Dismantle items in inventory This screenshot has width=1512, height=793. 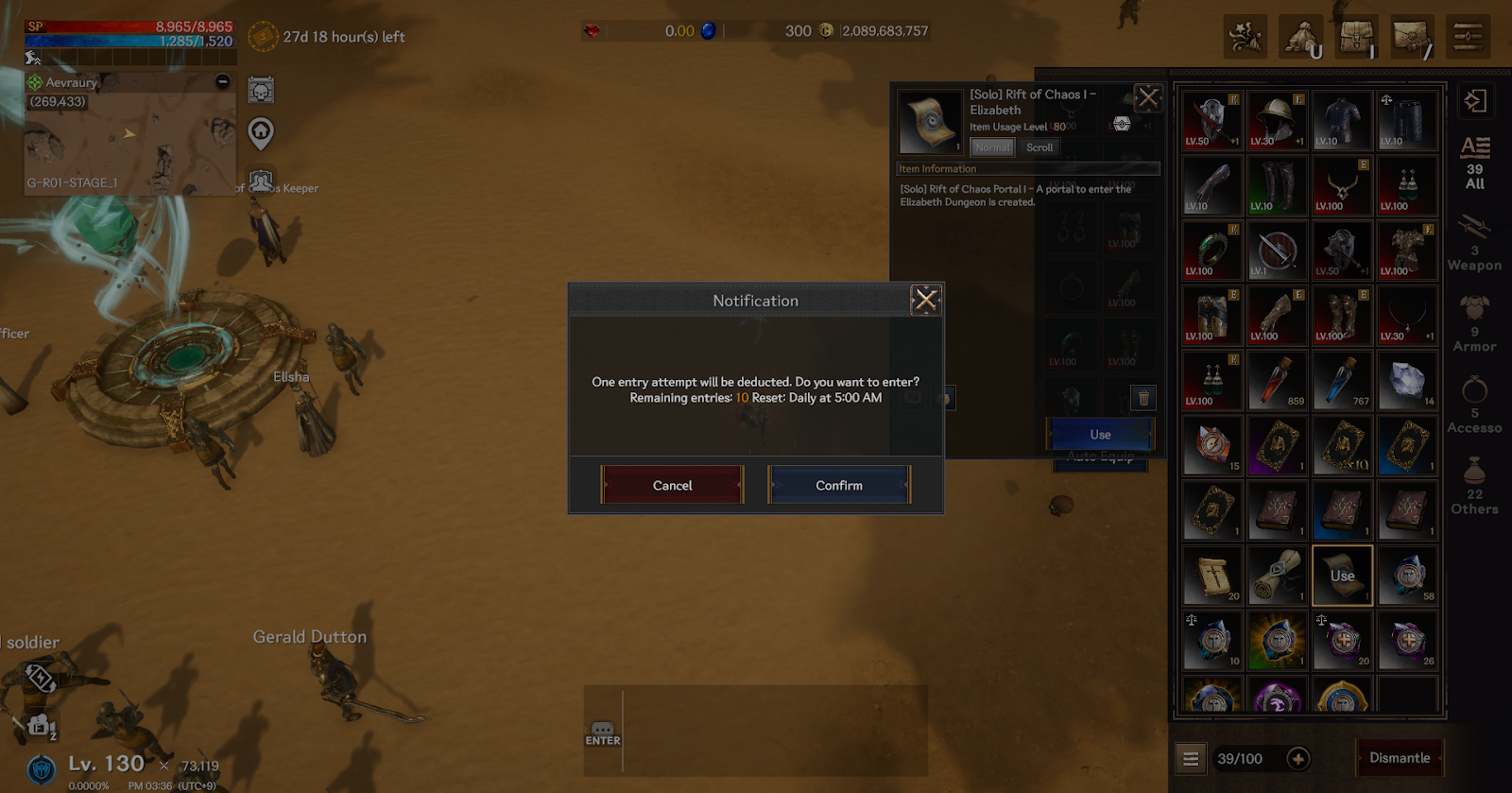click(1400, 758)
